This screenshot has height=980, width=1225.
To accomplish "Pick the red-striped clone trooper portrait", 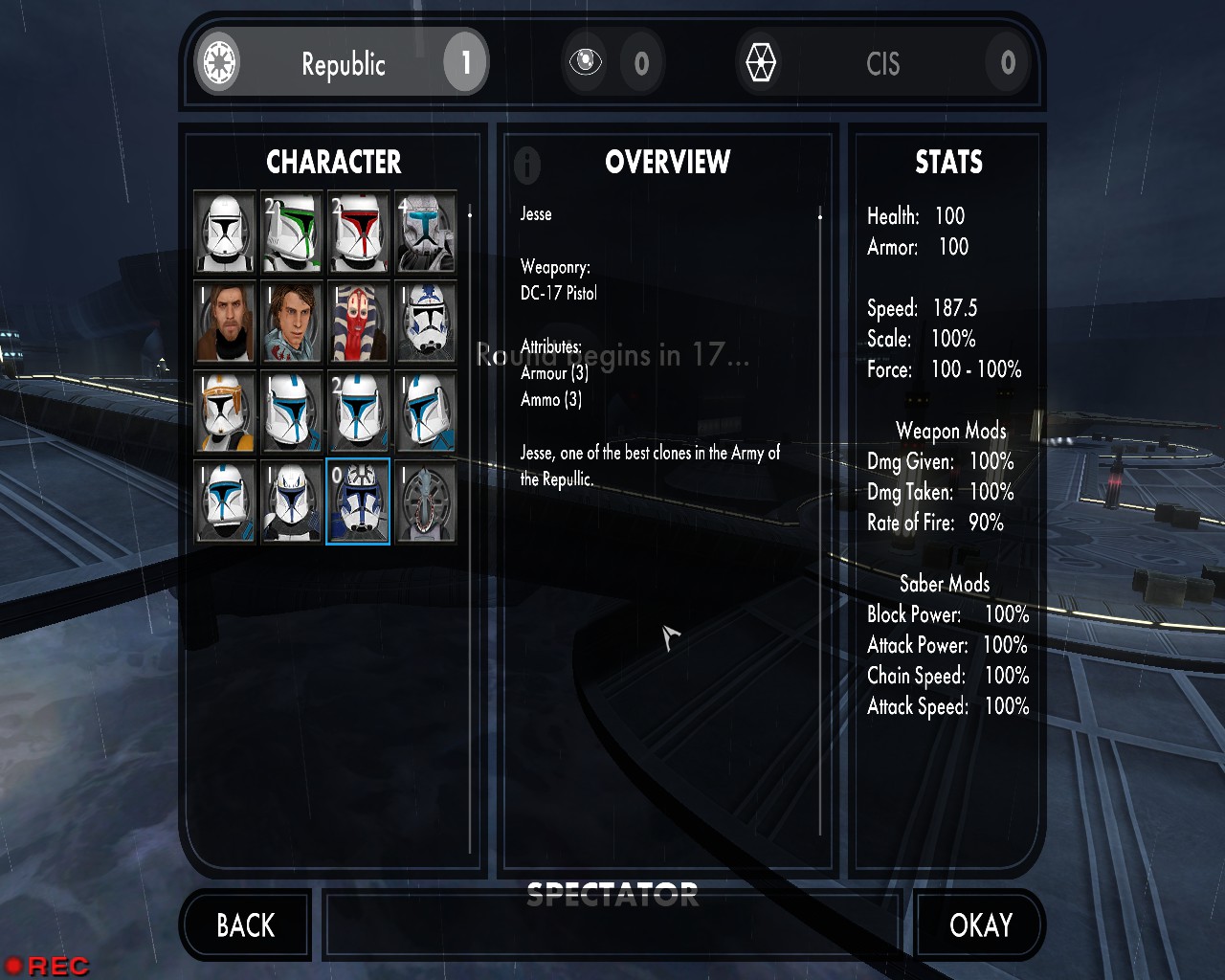I will tap(359, 233).
